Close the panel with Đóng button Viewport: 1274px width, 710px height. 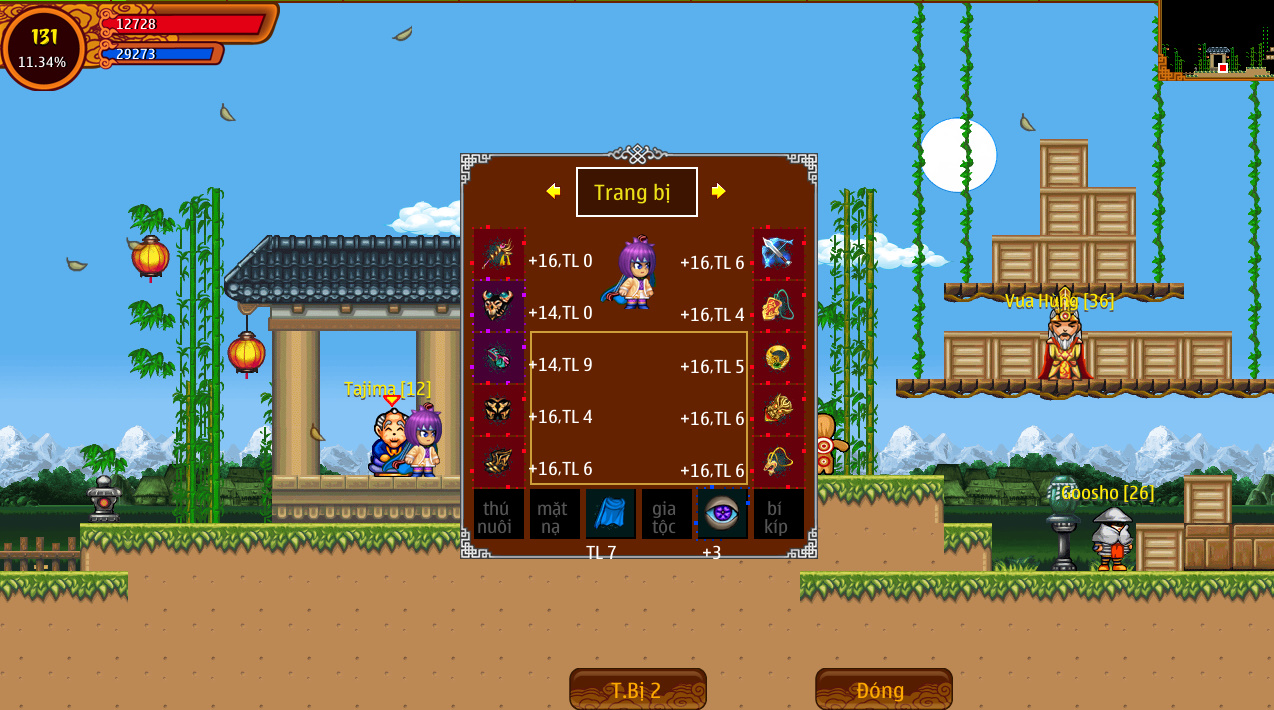coord(883,690)
